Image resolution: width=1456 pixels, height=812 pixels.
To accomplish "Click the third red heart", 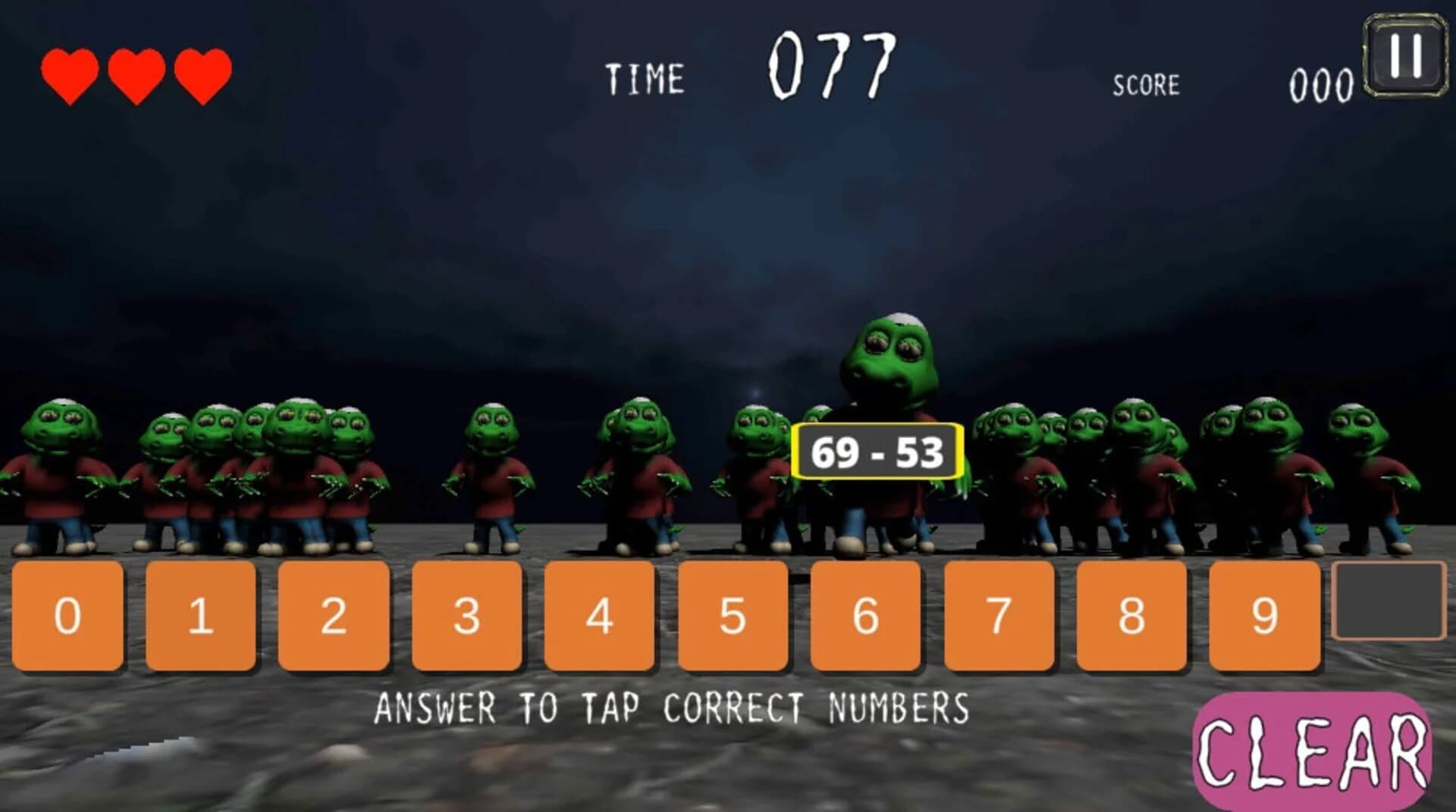I will (x=203, y=74).
